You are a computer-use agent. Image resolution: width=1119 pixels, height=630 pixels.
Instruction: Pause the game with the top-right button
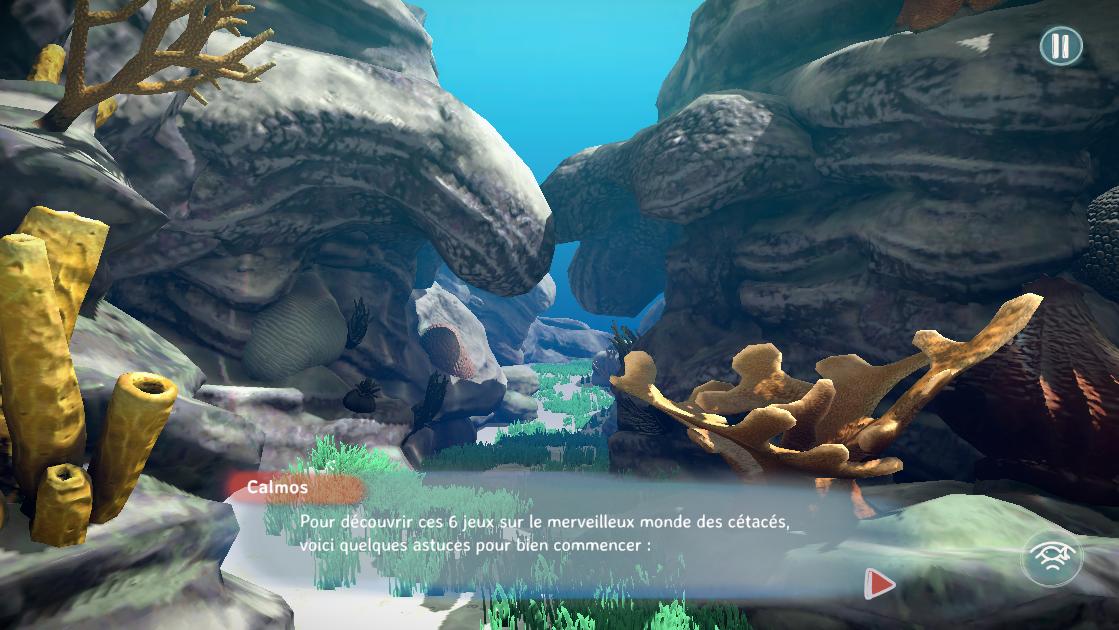tap(1061, 46)
